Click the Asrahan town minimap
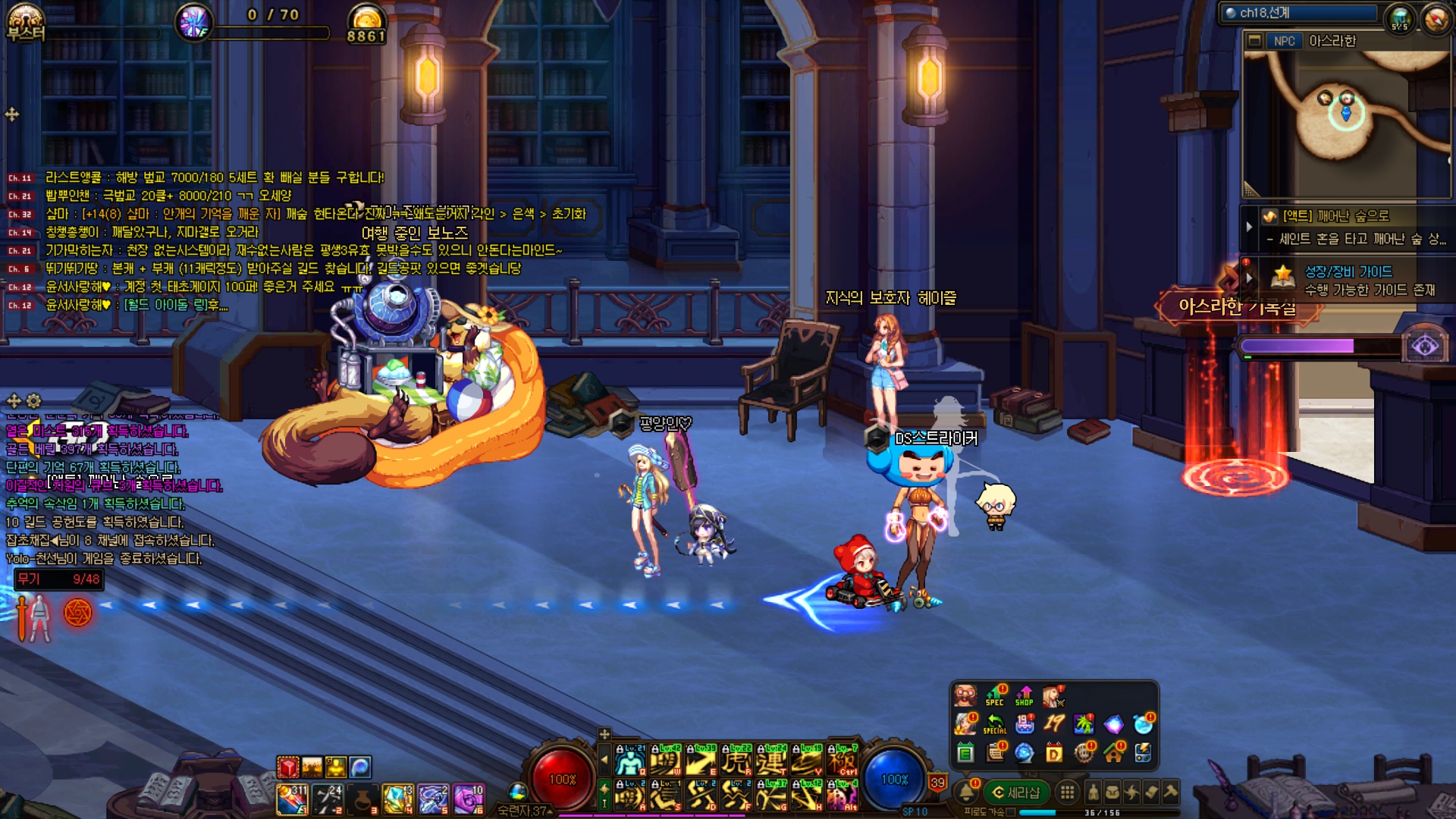 point(1347,121)
